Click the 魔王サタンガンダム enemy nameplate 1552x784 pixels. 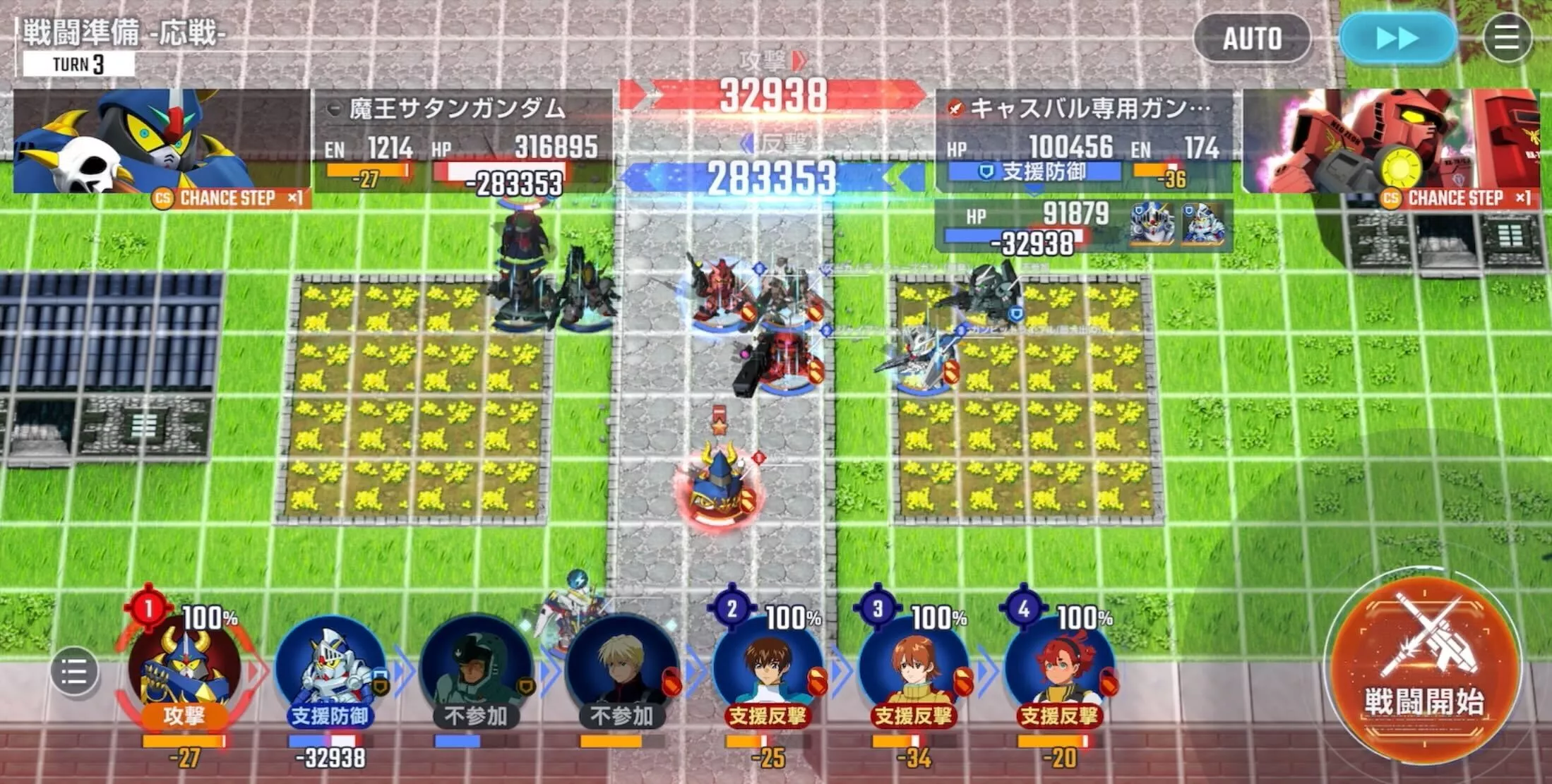point(452,109)
